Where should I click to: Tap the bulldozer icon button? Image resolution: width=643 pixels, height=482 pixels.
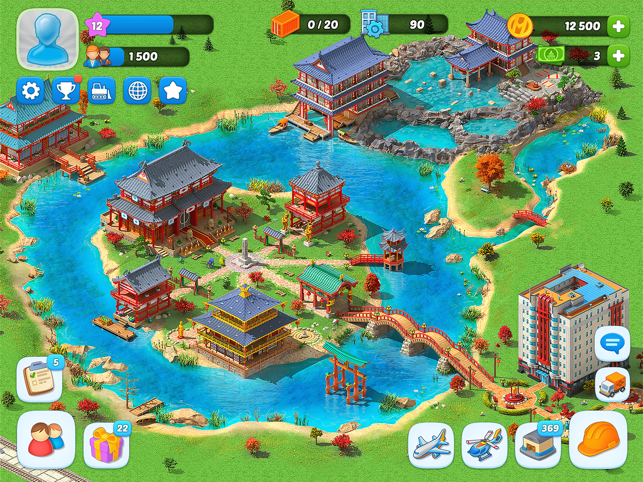pos(101,91)
